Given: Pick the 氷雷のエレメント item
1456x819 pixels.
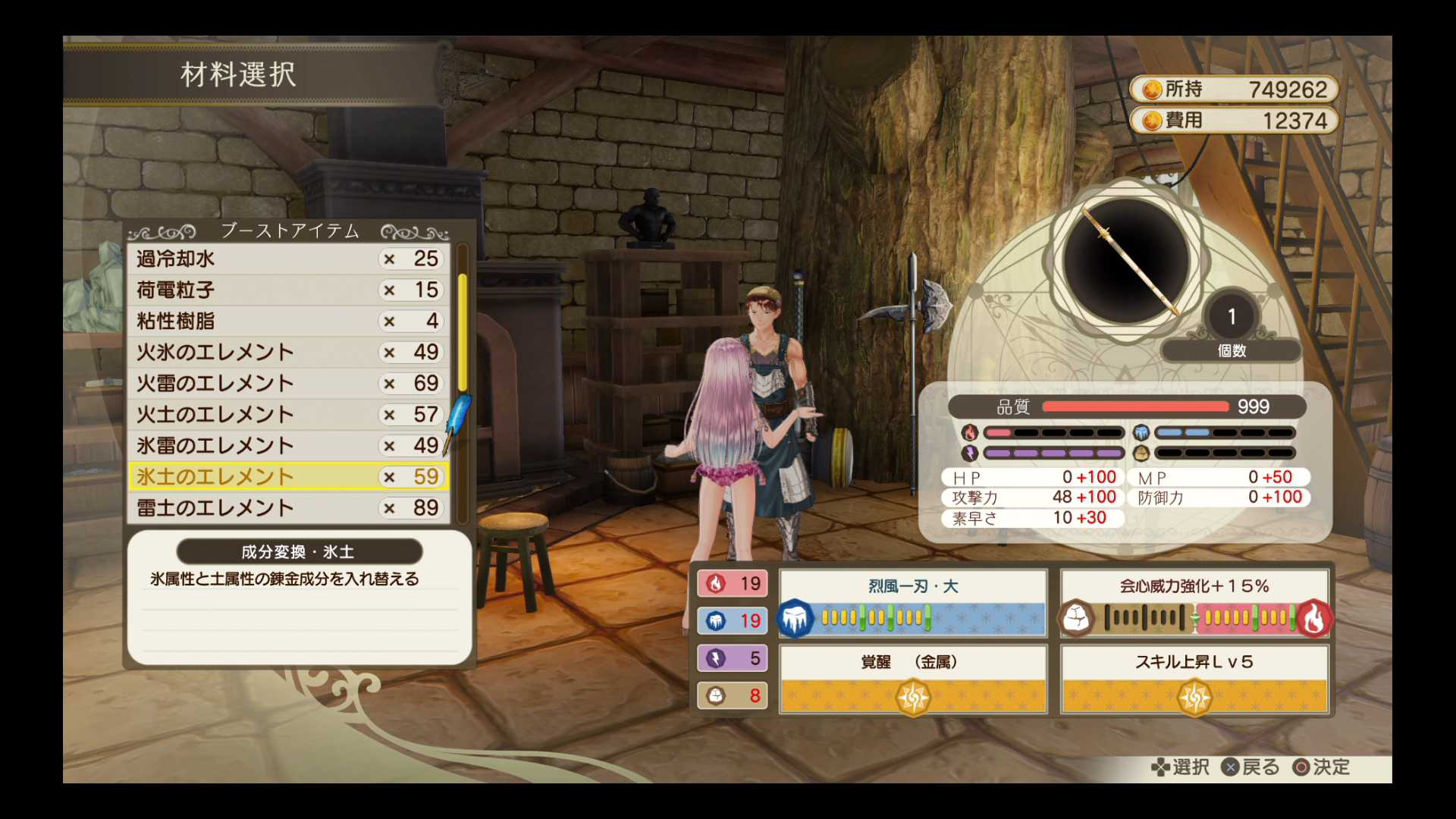Looking at the screenshot, I should (288, 446).
